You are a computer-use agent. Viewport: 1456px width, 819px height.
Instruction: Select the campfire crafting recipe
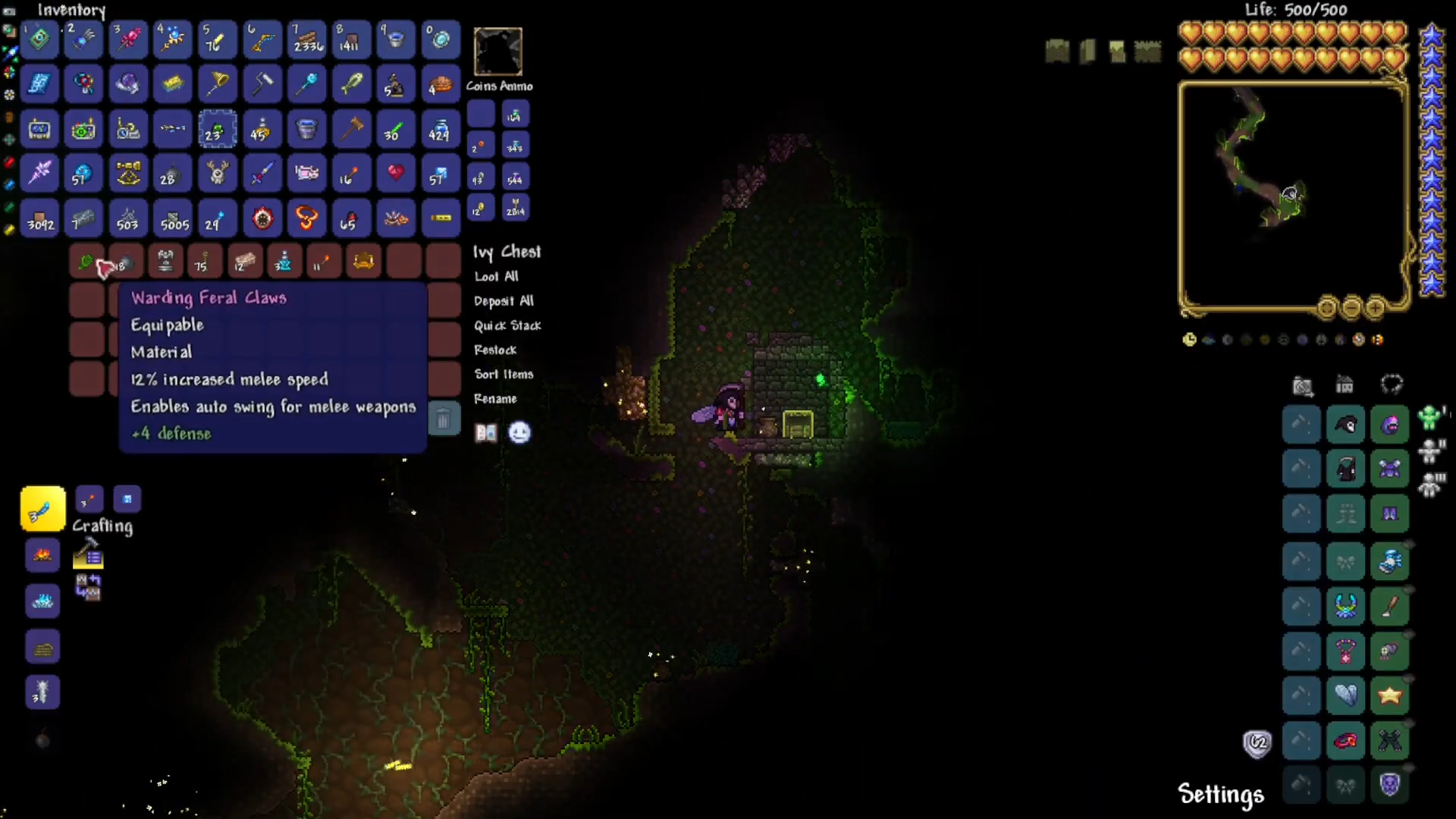(42, 555)
